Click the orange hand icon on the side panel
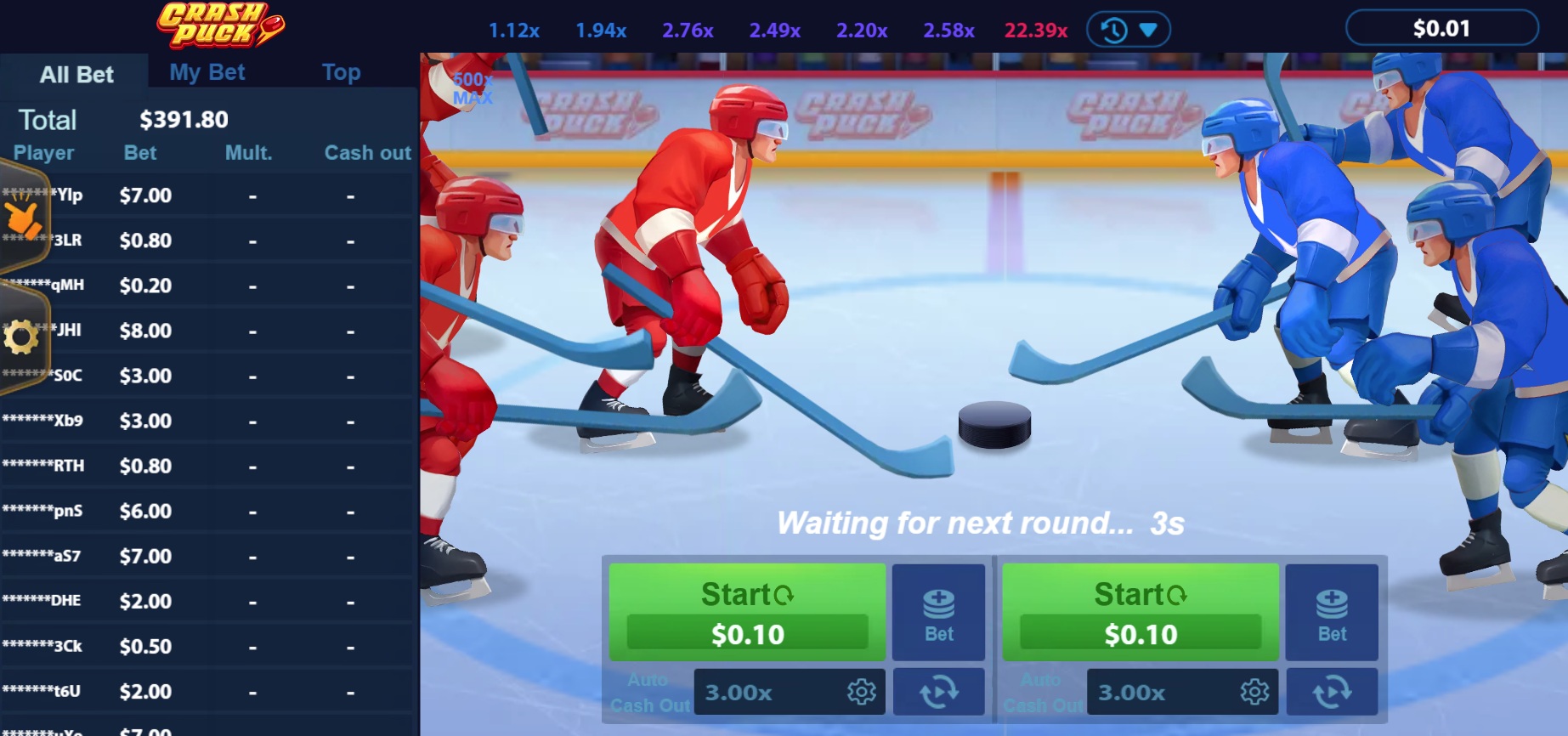The height and width of the screenshot is (736, 1568). [23, 218]
